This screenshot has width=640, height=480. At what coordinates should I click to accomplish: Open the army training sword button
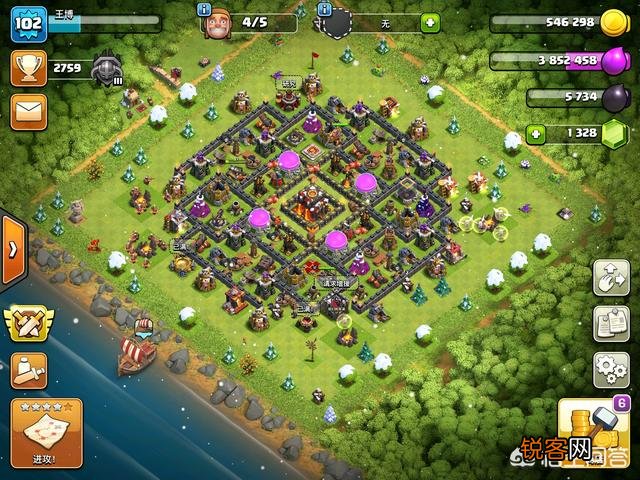[29, 370]
